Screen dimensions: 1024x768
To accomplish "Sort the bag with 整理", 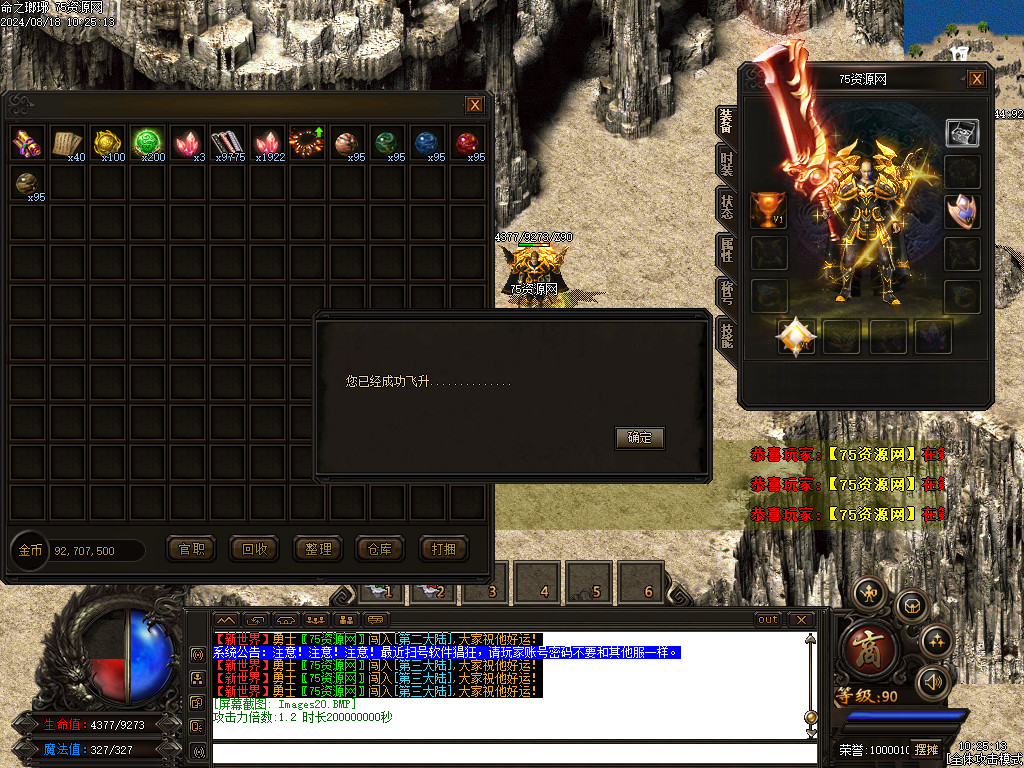I will [318, 549].
